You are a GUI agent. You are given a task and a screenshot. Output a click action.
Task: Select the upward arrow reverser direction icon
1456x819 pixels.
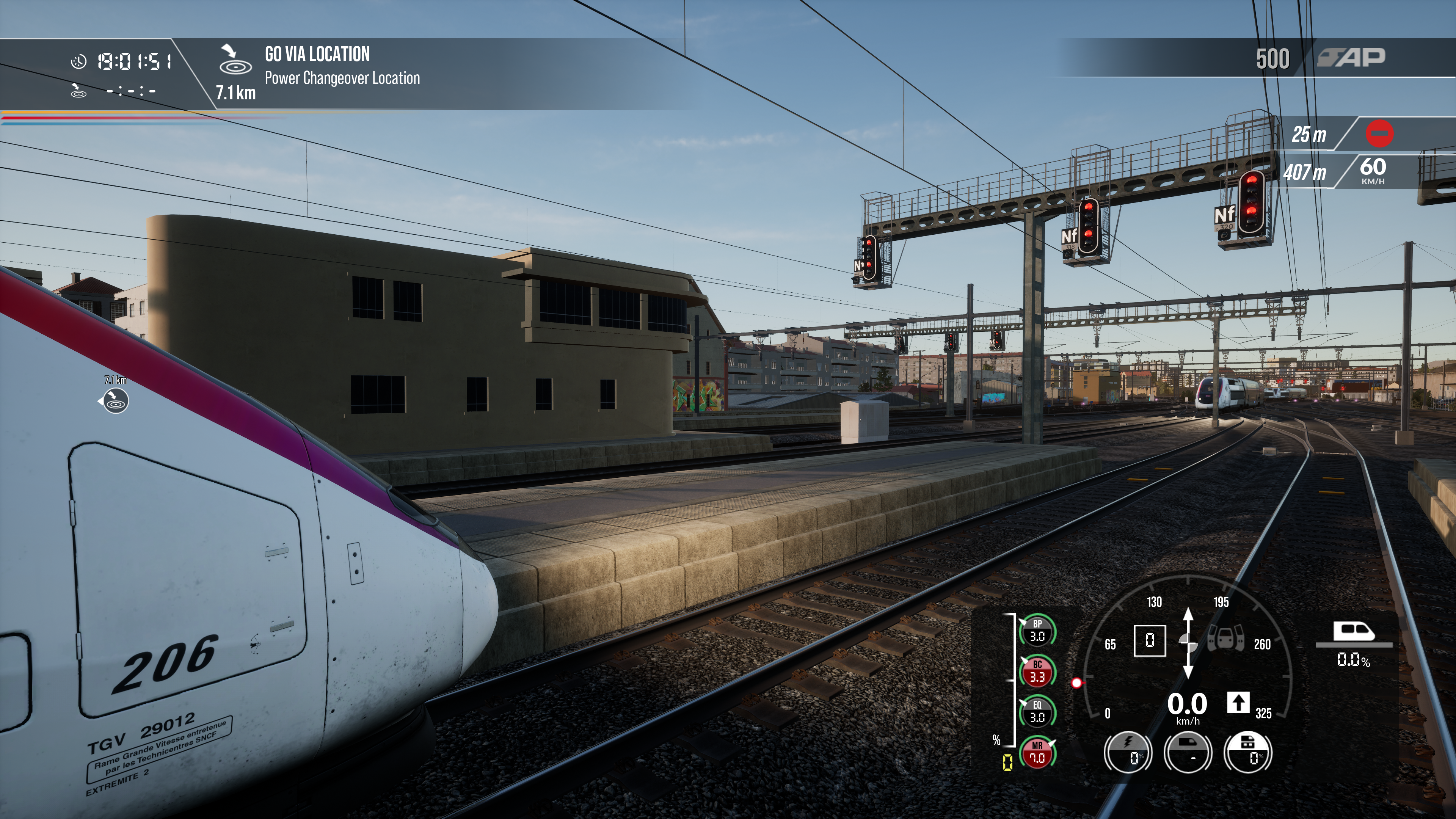[x=1238, y=703]
